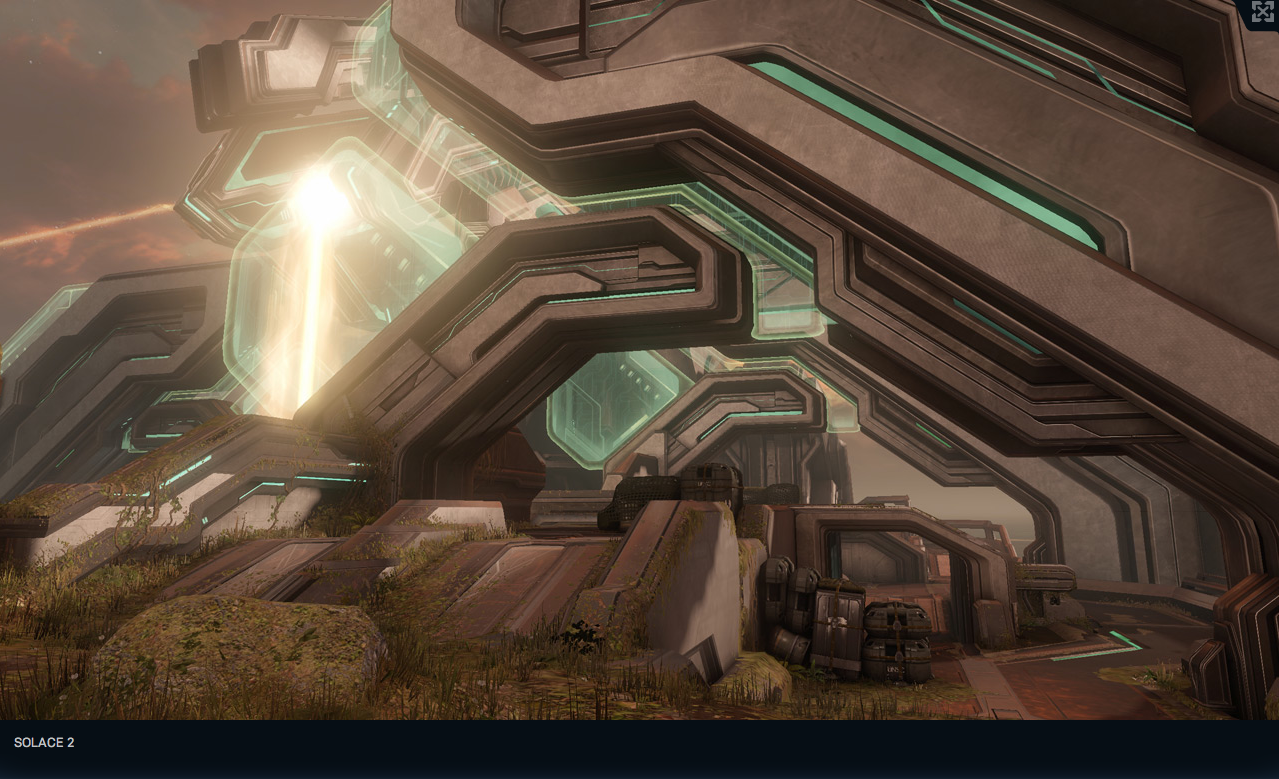Expand the screenshot to fullscreen view
The image size is (1279, 779).
click(1262, 12)
